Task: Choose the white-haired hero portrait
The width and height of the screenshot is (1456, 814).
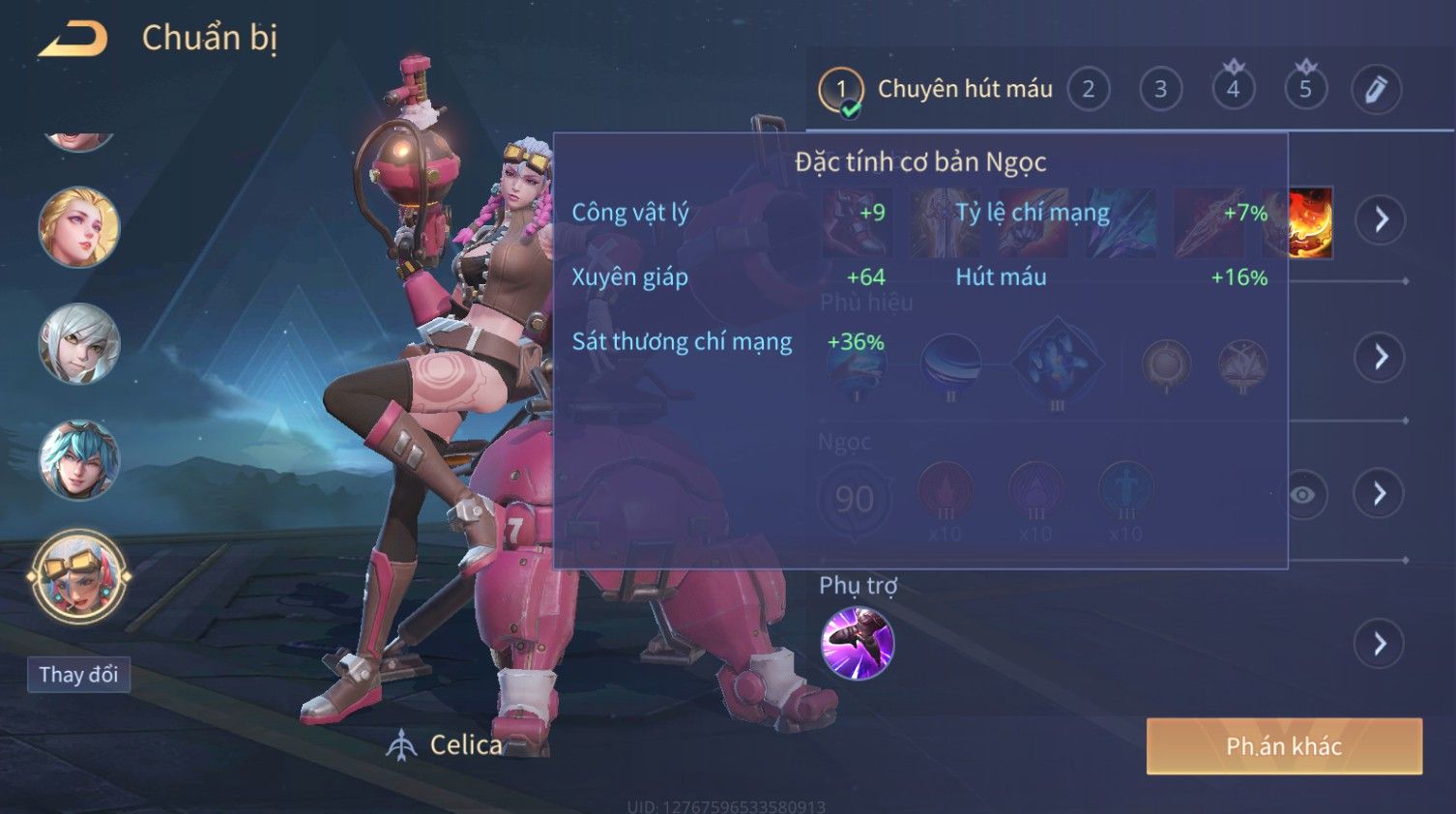Action: point(79,343)
